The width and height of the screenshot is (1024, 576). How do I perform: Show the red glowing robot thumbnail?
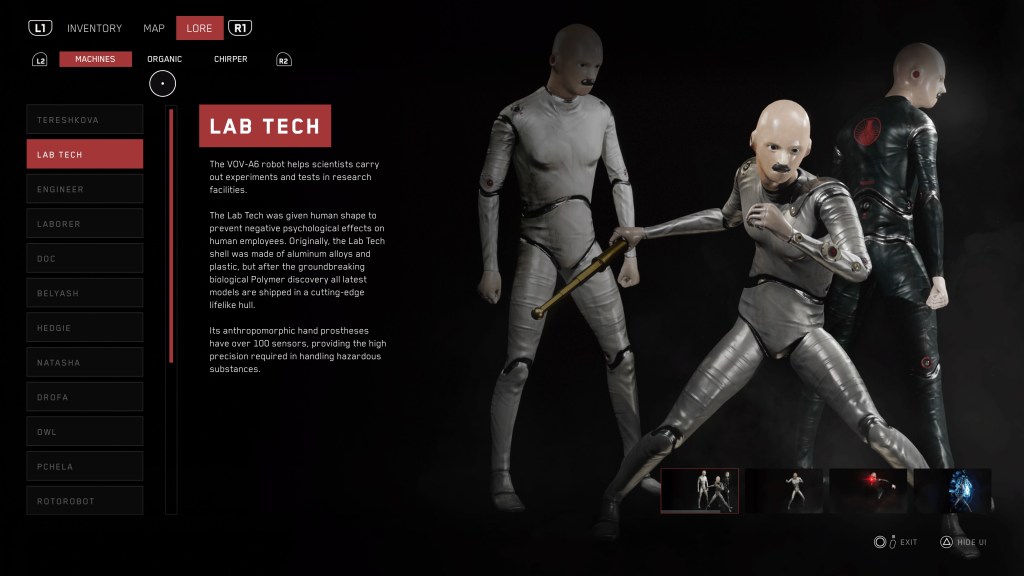pos(866,491)
